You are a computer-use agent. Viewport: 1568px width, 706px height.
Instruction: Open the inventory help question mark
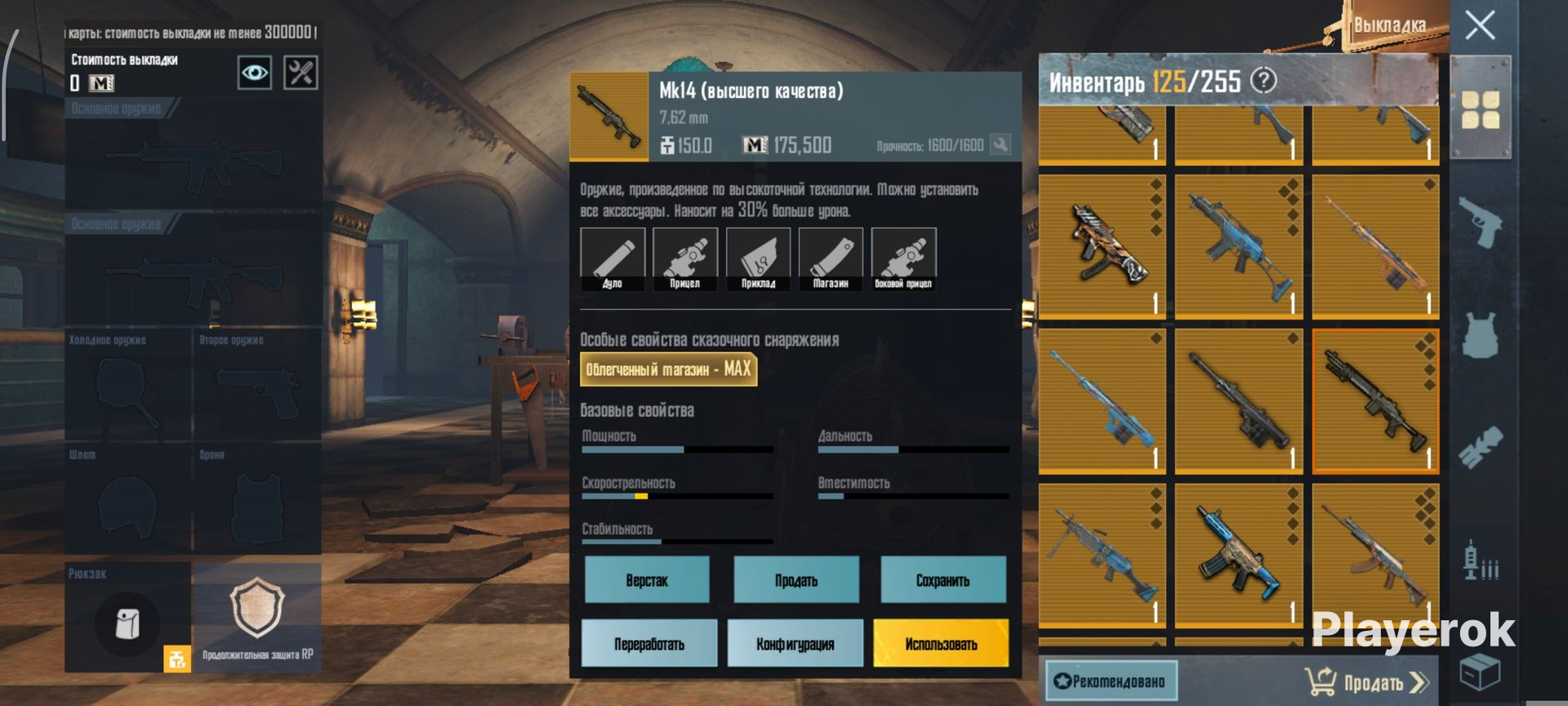[x=1263, y=80]
